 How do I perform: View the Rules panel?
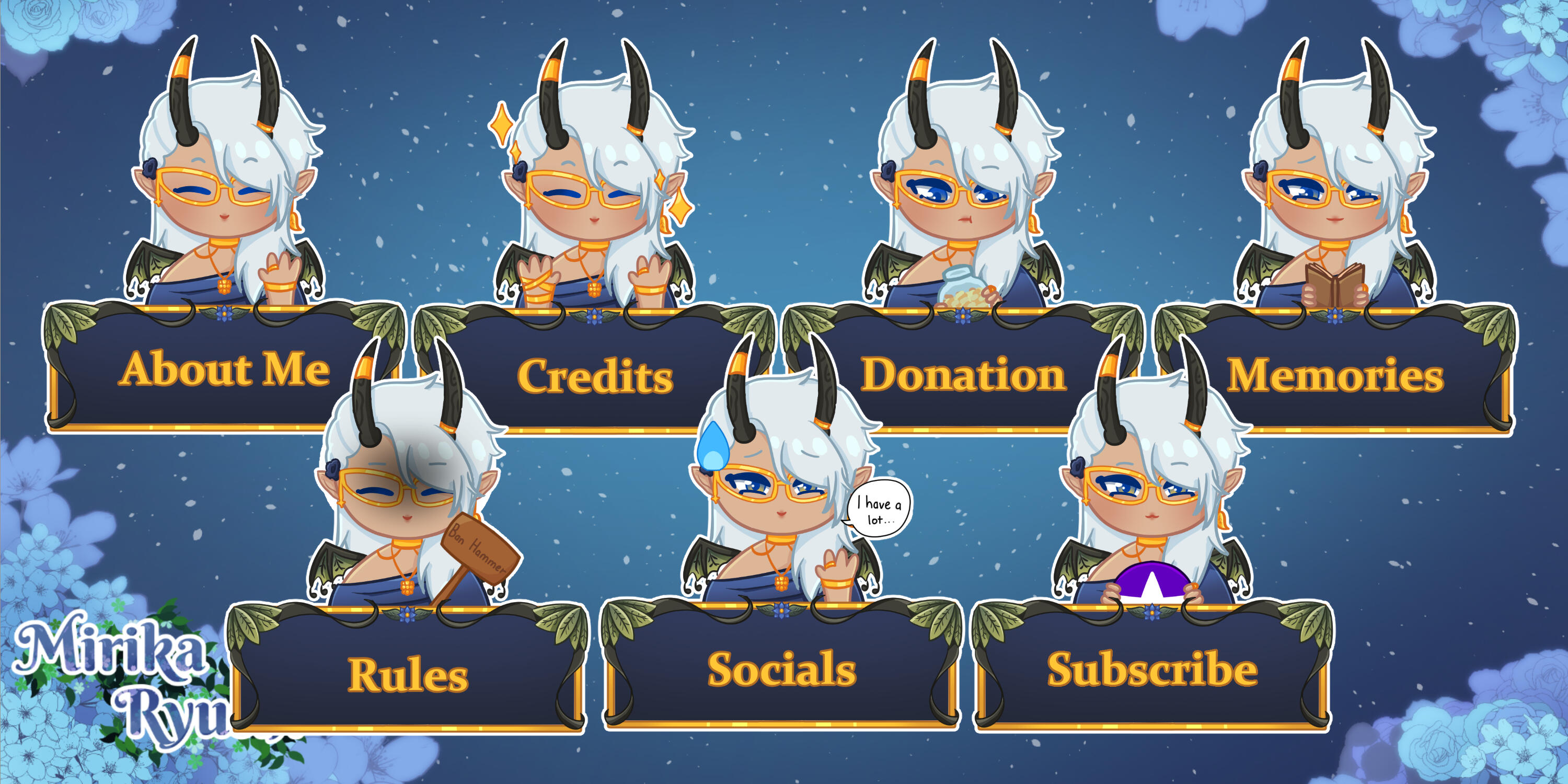pos(408,674)
